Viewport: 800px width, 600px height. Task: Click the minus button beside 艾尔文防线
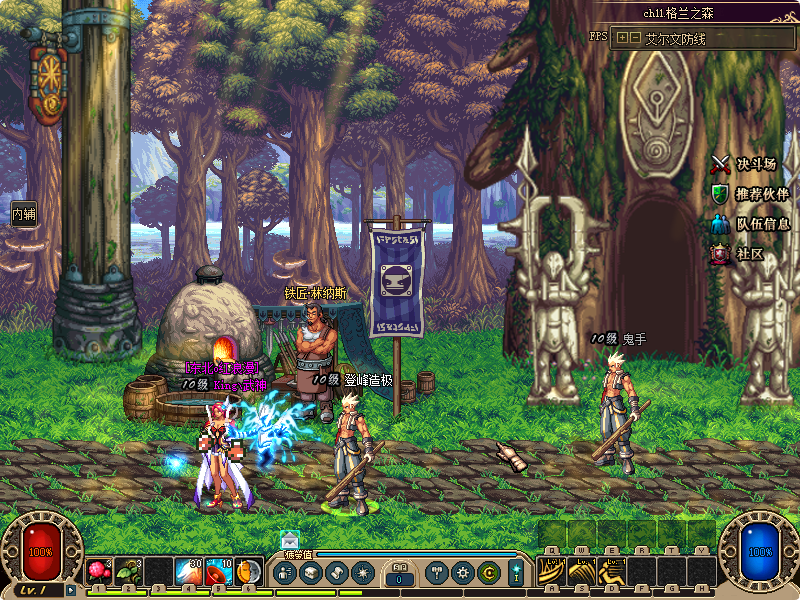pyautogui.click(x=636, y=37)
